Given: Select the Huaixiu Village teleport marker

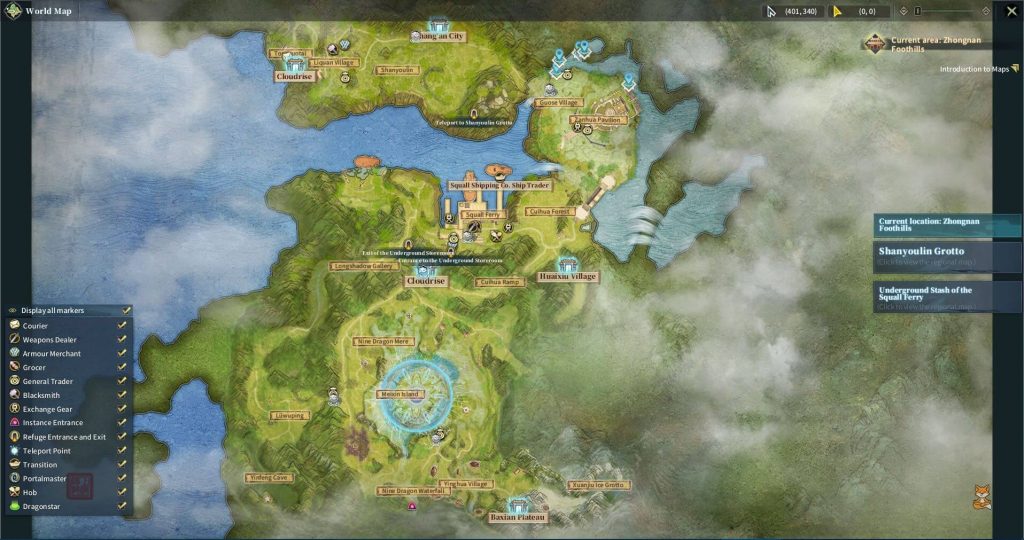Looking at the screenshot, I should 568,264.
